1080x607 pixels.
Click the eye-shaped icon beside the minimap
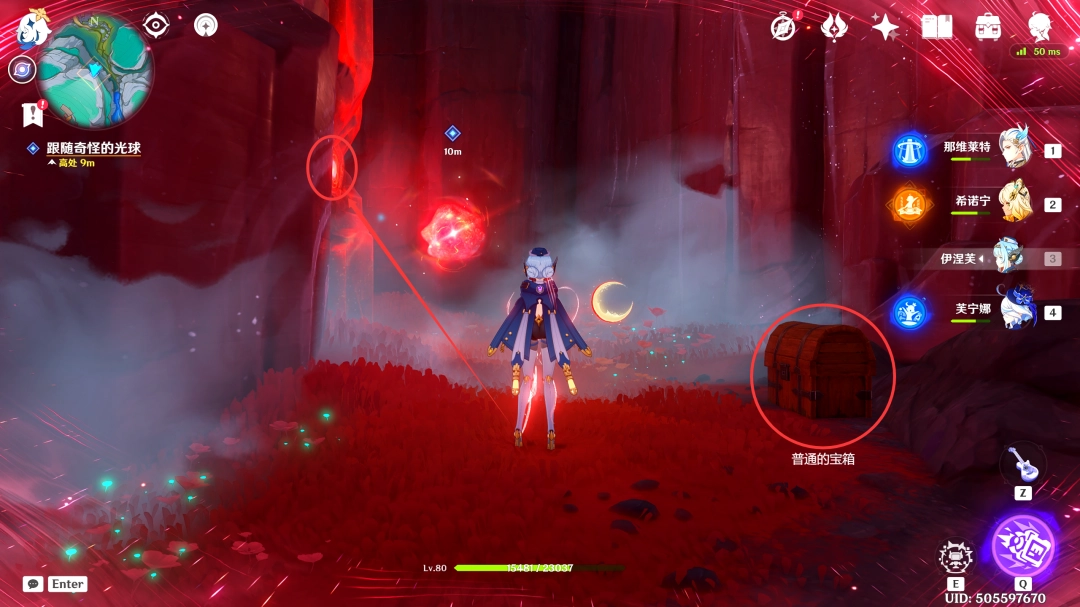(155, 25)
